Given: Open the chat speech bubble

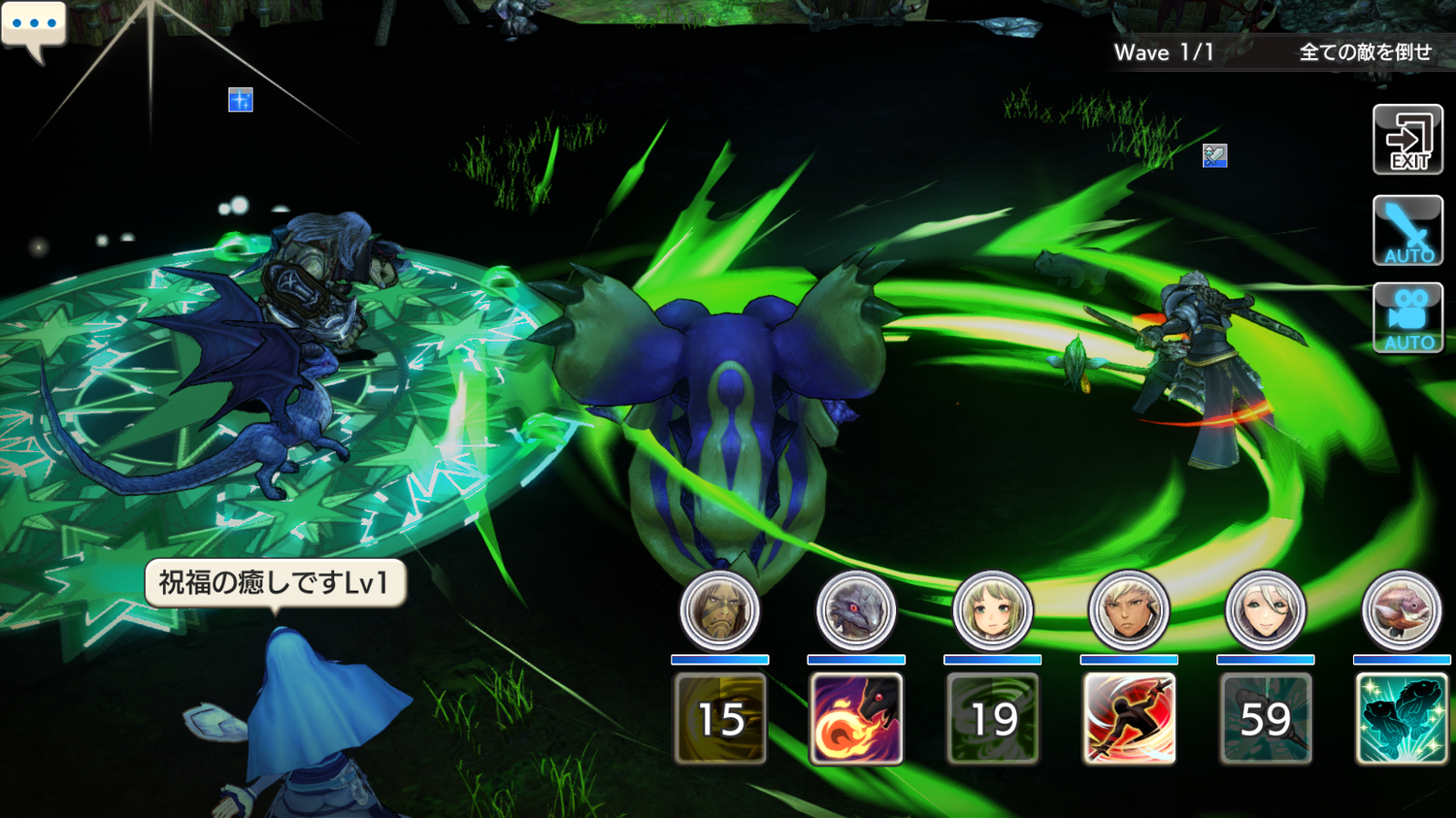Looking at the screenshot, I should coord(34,27).
